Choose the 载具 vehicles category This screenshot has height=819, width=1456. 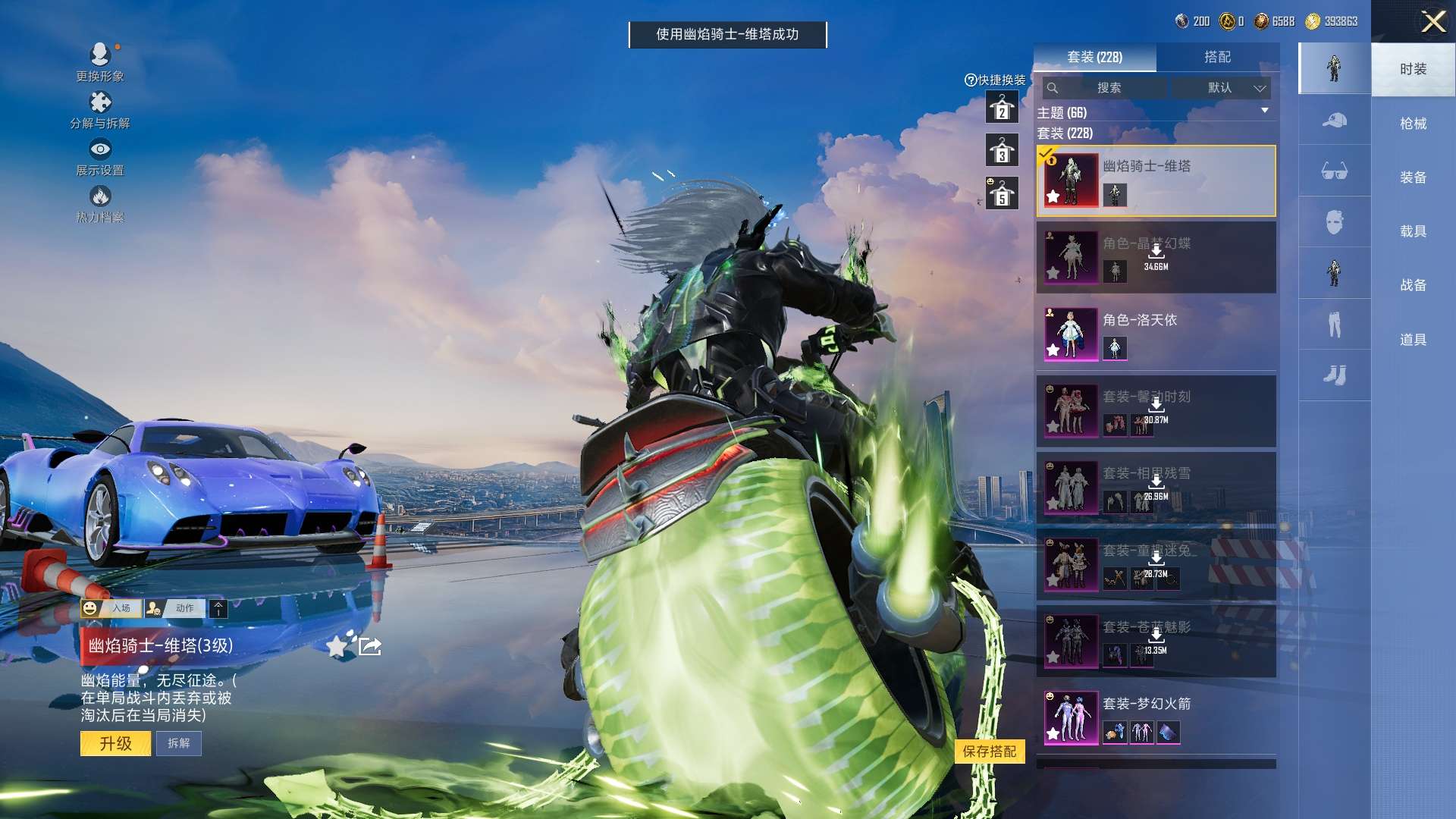click(1413, 231)
